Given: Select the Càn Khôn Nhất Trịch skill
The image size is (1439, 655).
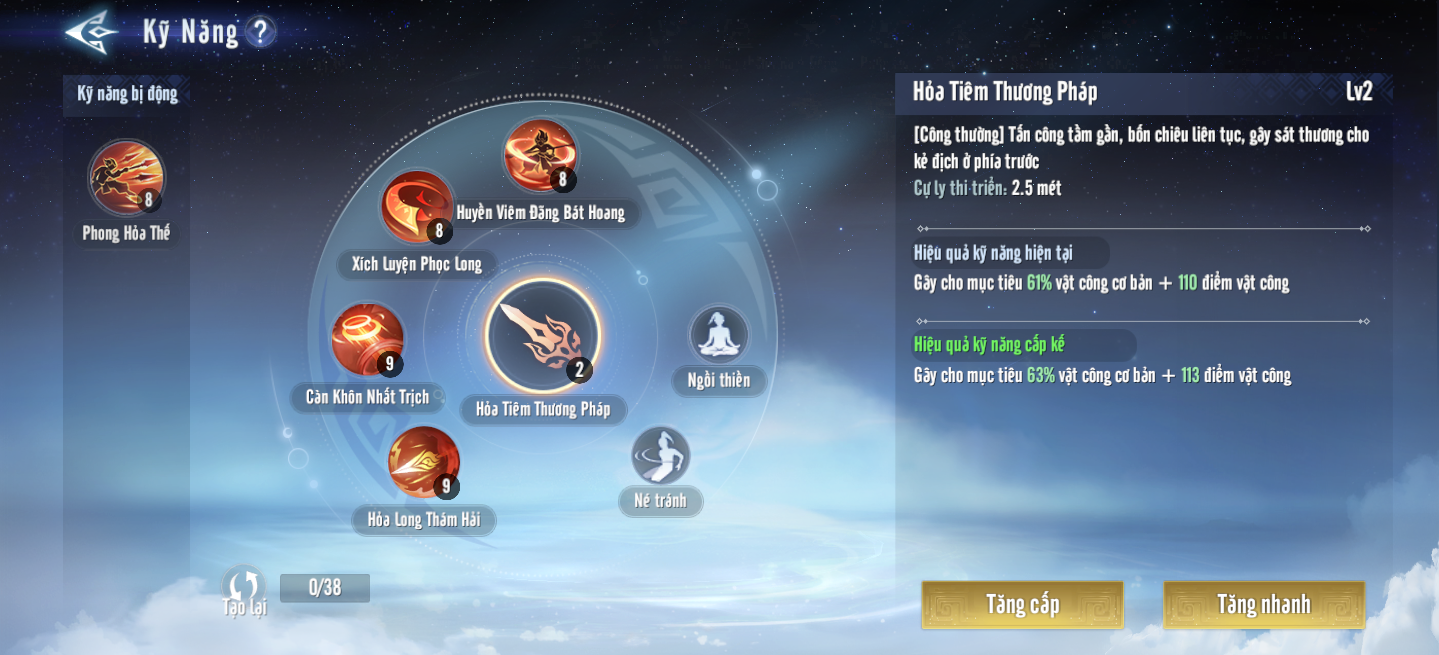Looking at the screenshot, I should click(367, 340).
